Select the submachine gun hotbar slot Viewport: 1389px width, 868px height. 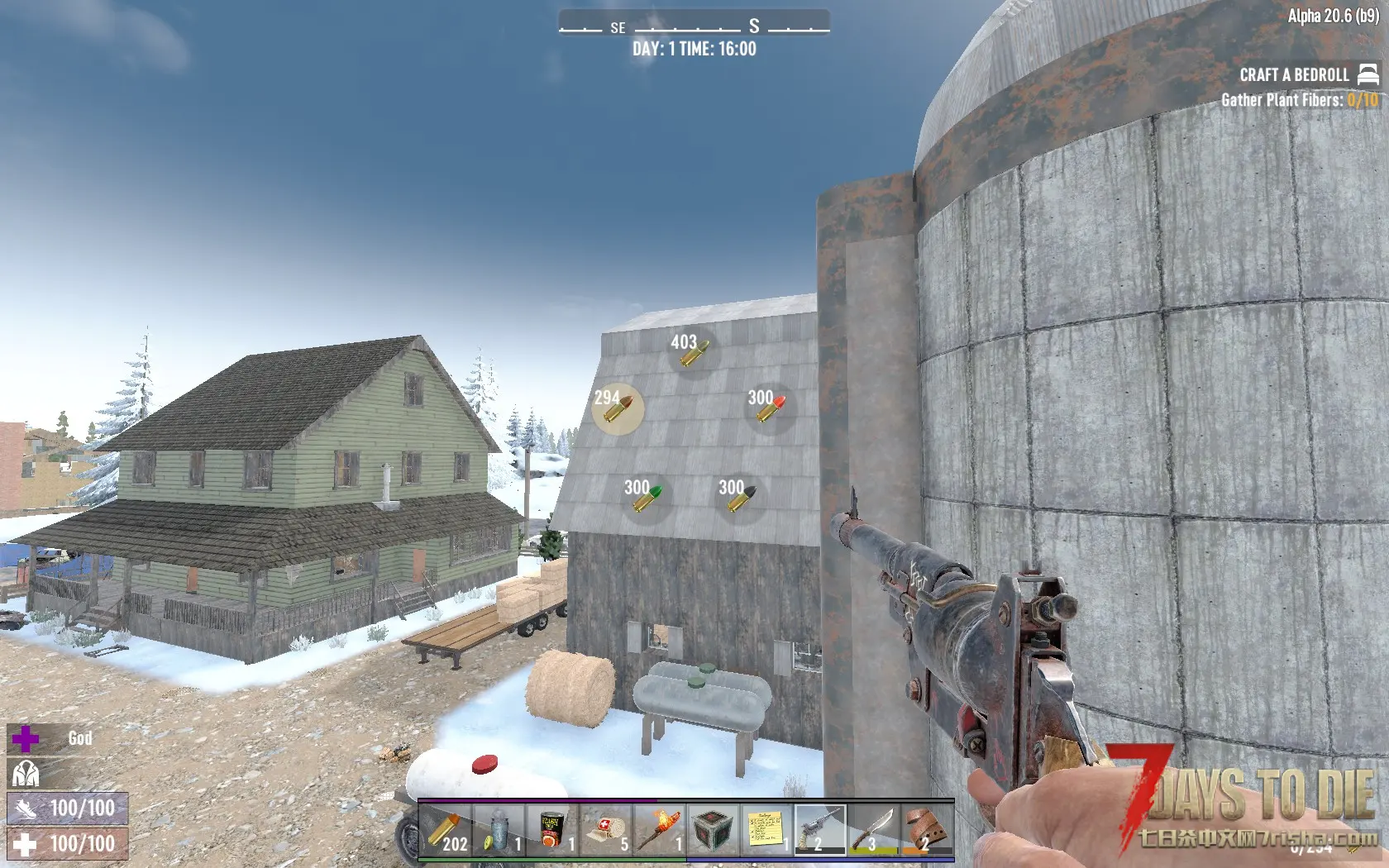[x=820, y=829]
